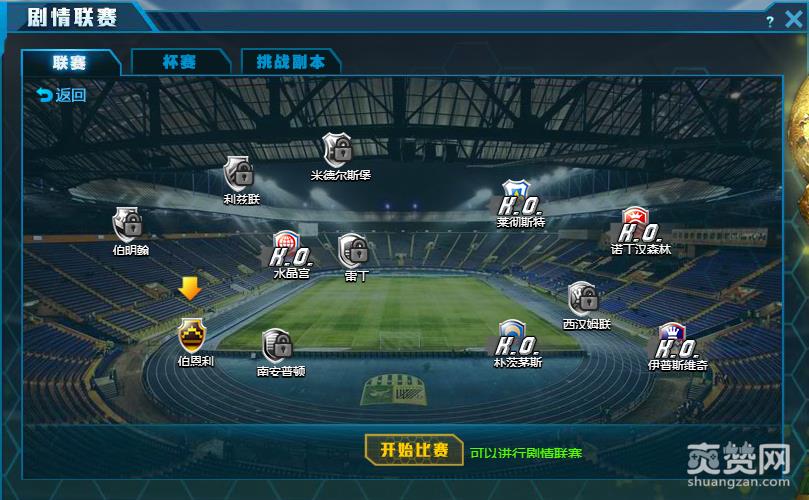Open the question mark help button
This screenshot has height=500, width=809.
(x=770, y=21)
